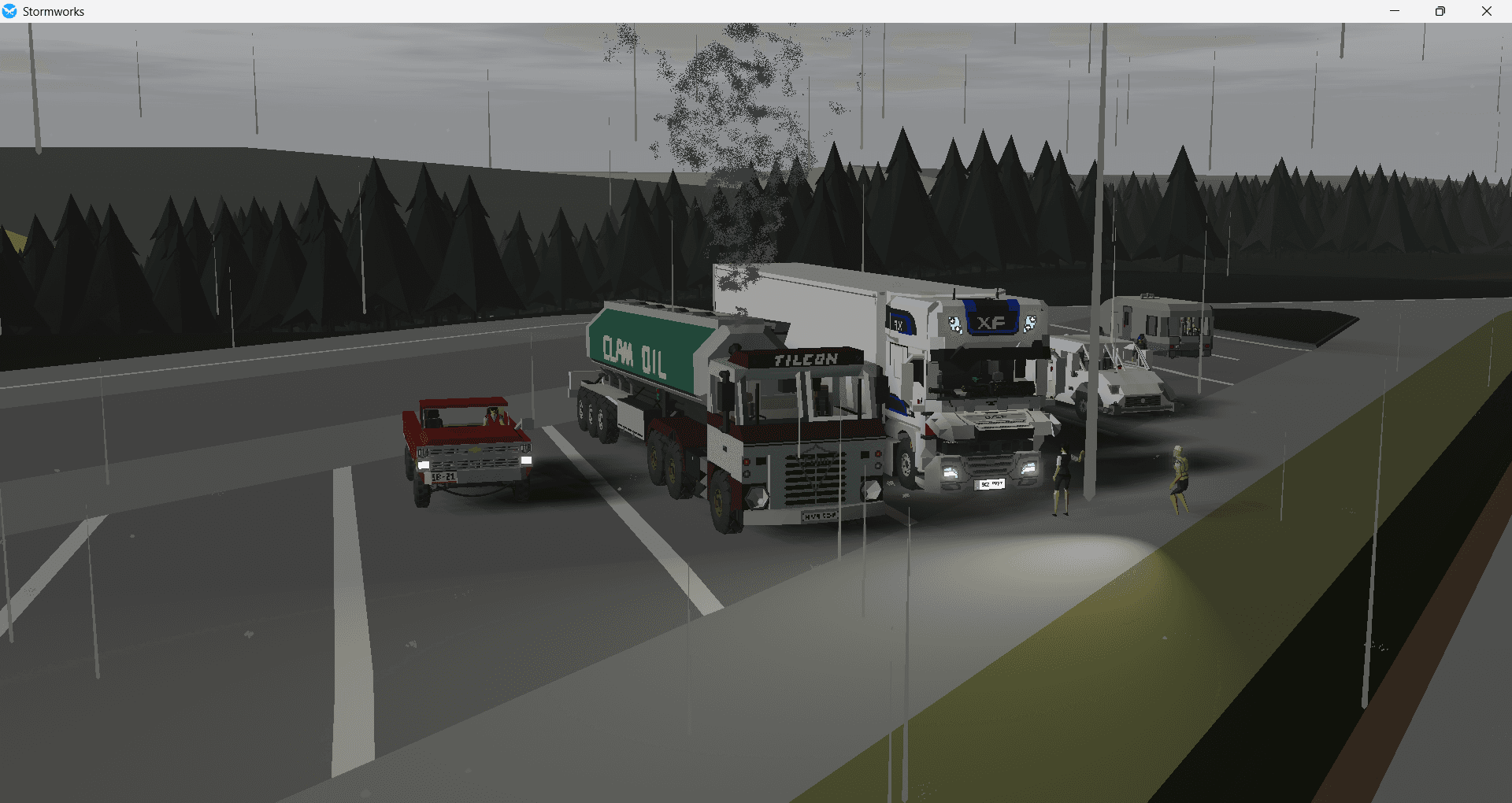
Task: Click the Stormworks title text
Action: point(54,12)
